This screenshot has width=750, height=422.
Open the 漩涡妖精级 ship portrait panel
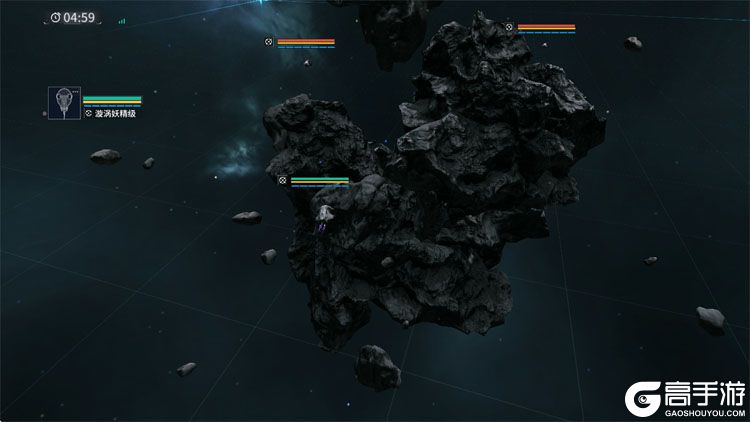tap(64, 103)
